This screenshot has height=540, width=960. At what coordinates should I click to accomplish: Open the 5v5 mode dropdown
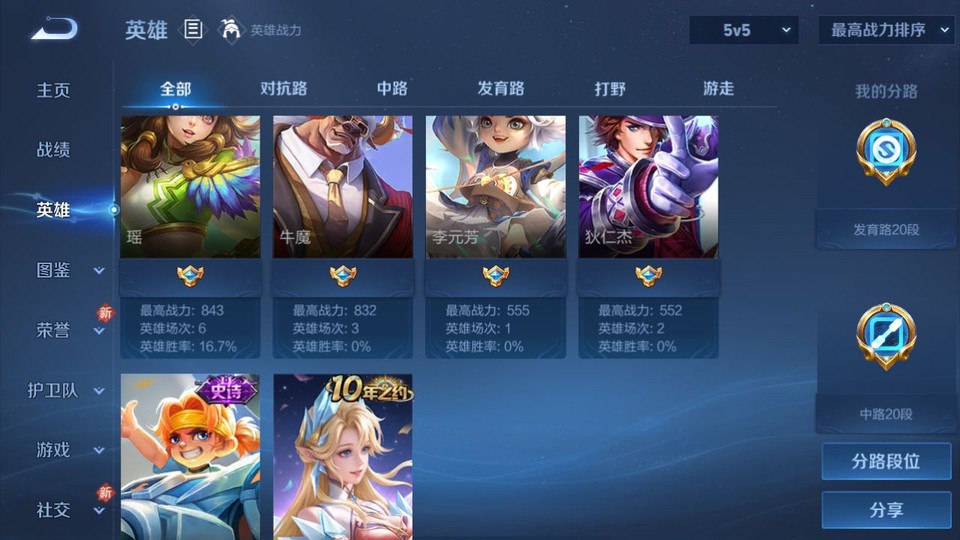[x=743, y=30]
